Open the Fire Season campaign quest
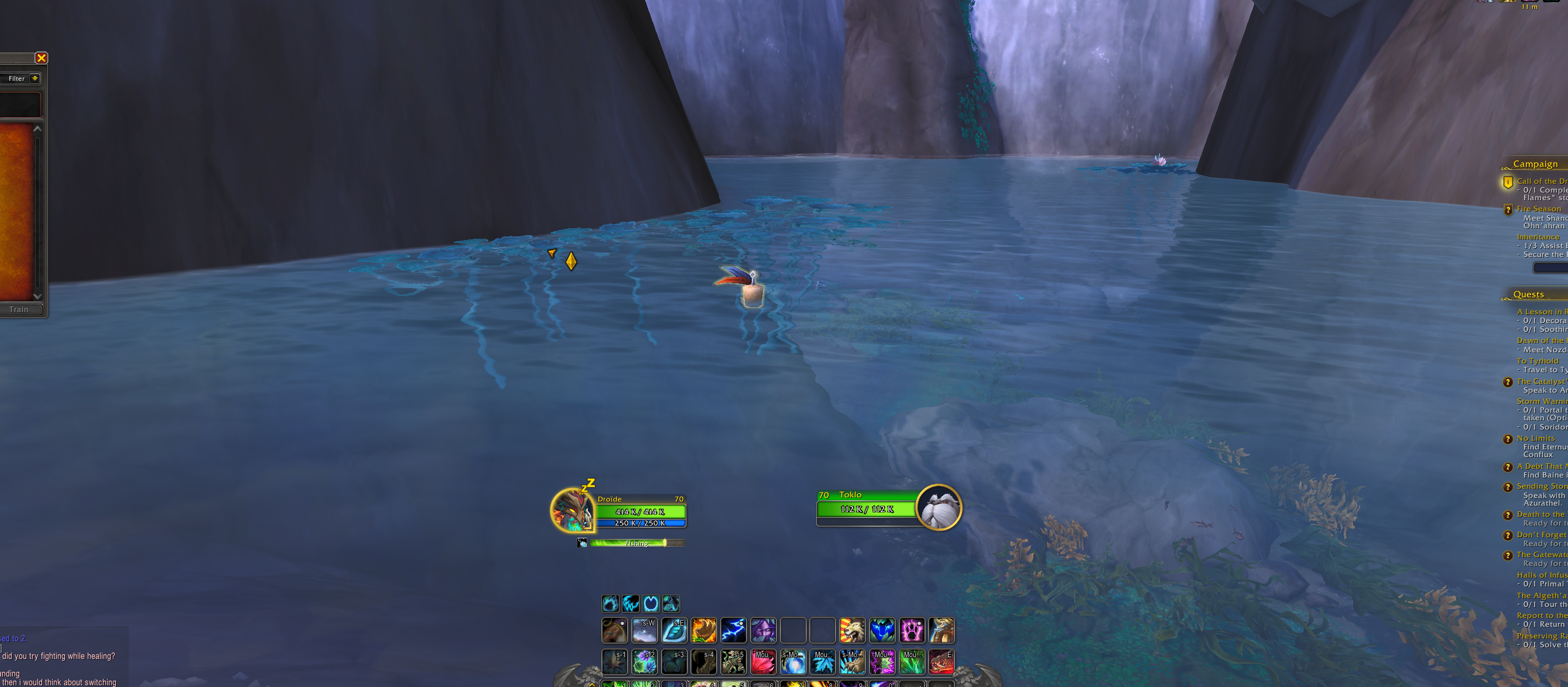This screenshot has width=1568, height=687. point(1538,209)
